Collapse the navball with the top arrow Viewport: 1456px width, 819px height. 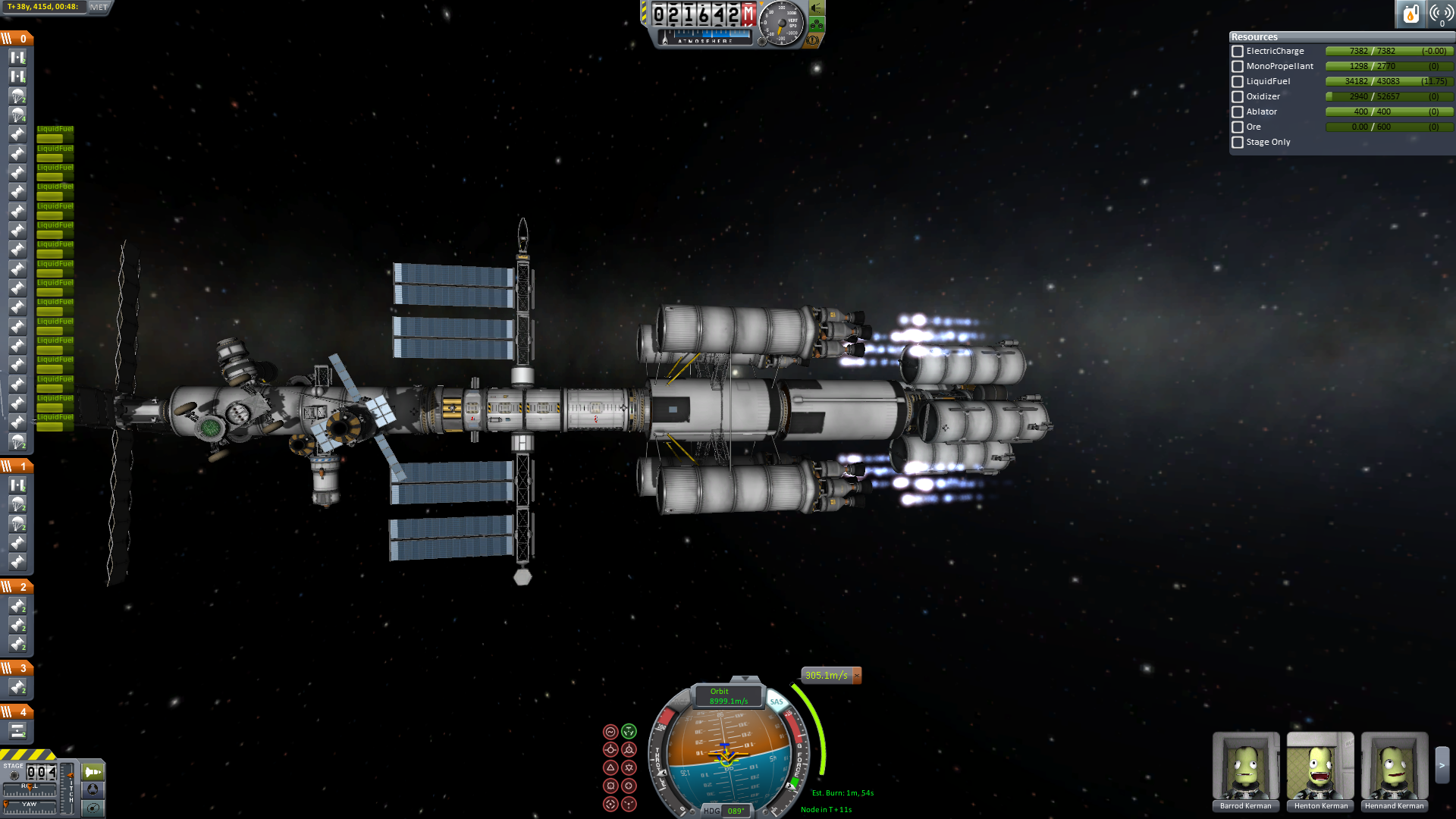745,679
